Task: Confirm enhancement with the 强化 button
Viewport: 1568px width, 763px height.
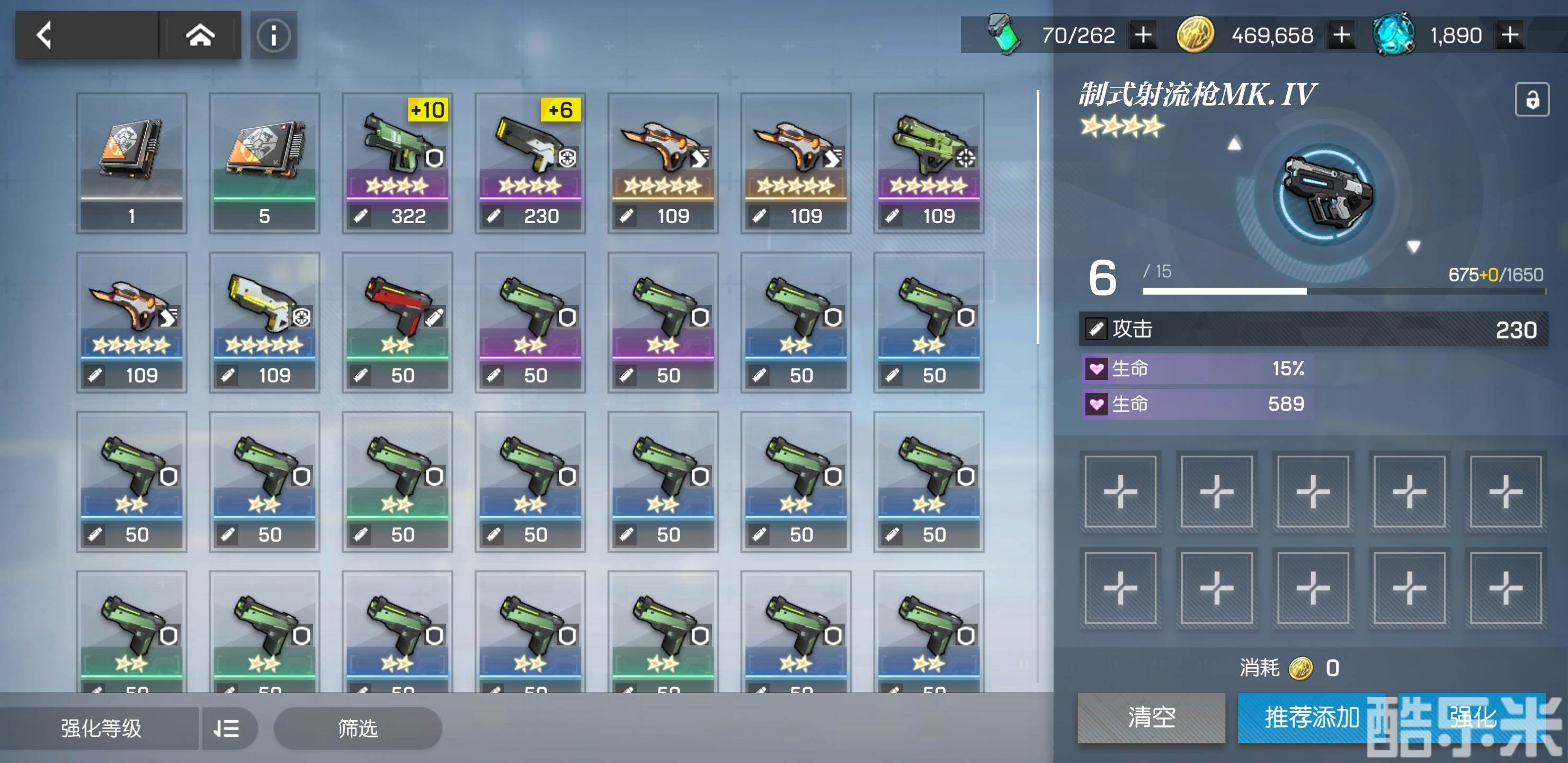Action: click(x=1472, y=717)
